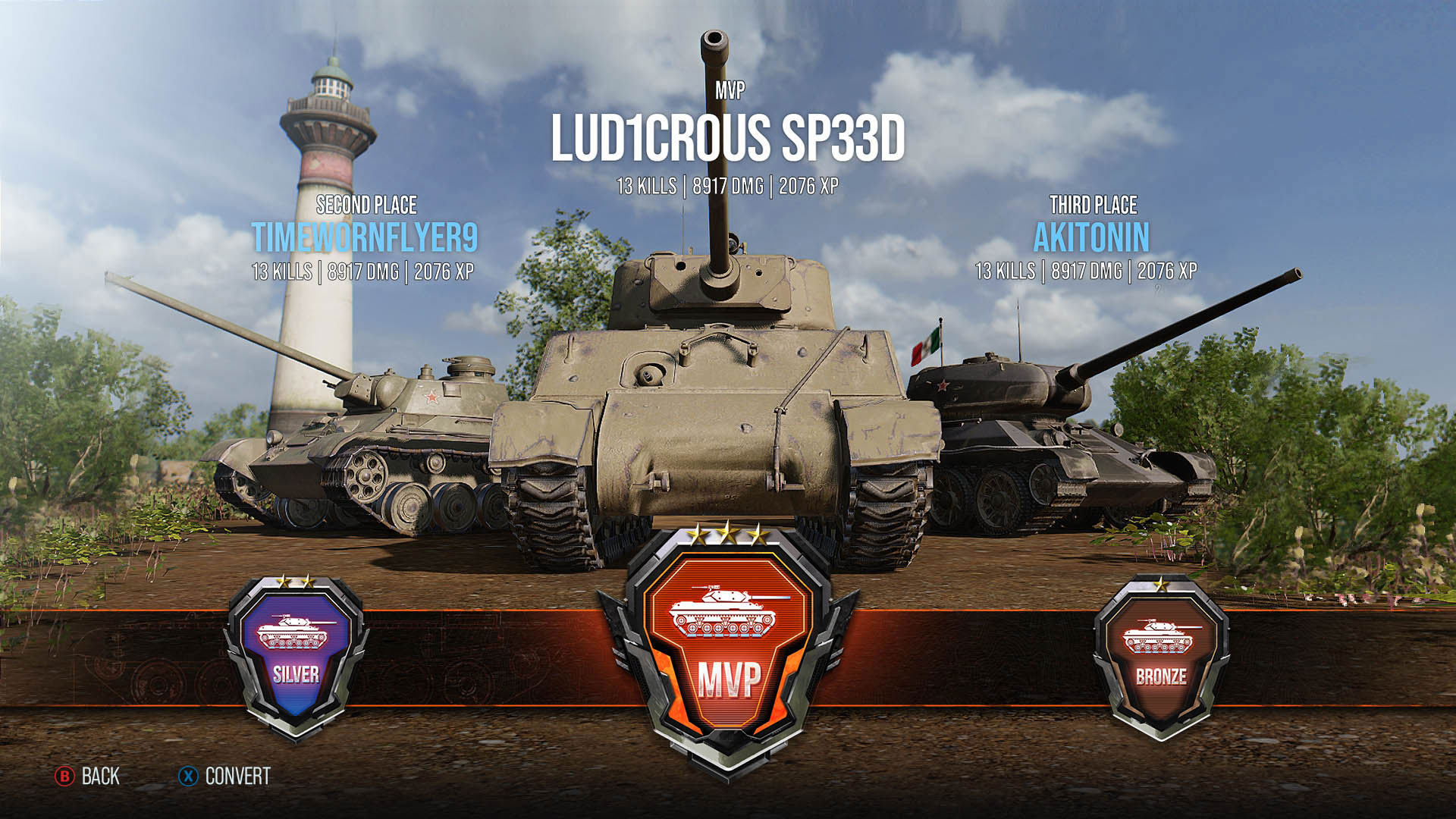1456x819 pixels.
Task: Choose the Convert option
Action: pyautogui.click(x=224, y=776)
